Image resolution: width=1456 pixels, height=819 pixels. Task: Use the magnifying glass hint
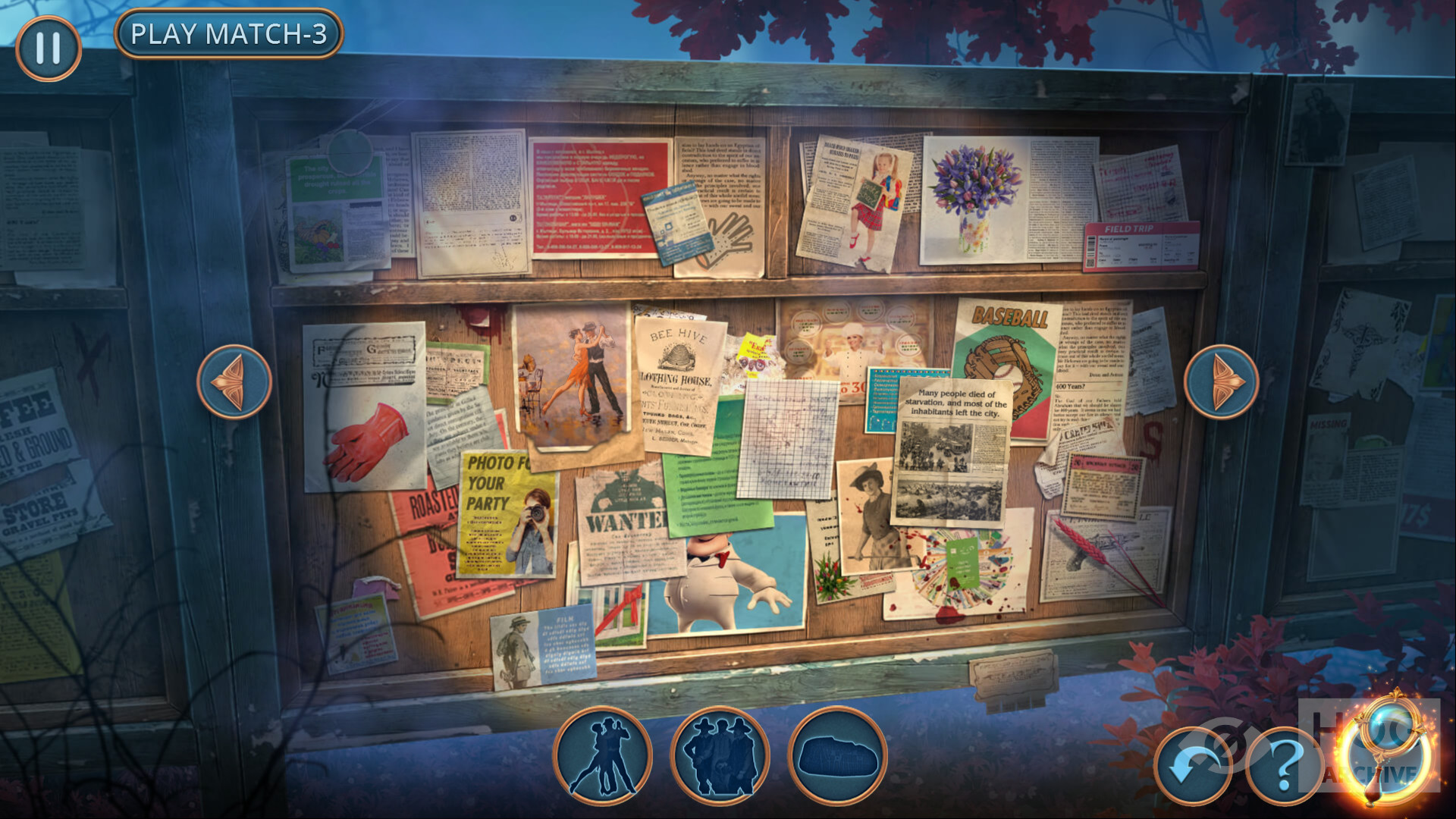point(1386,751)
